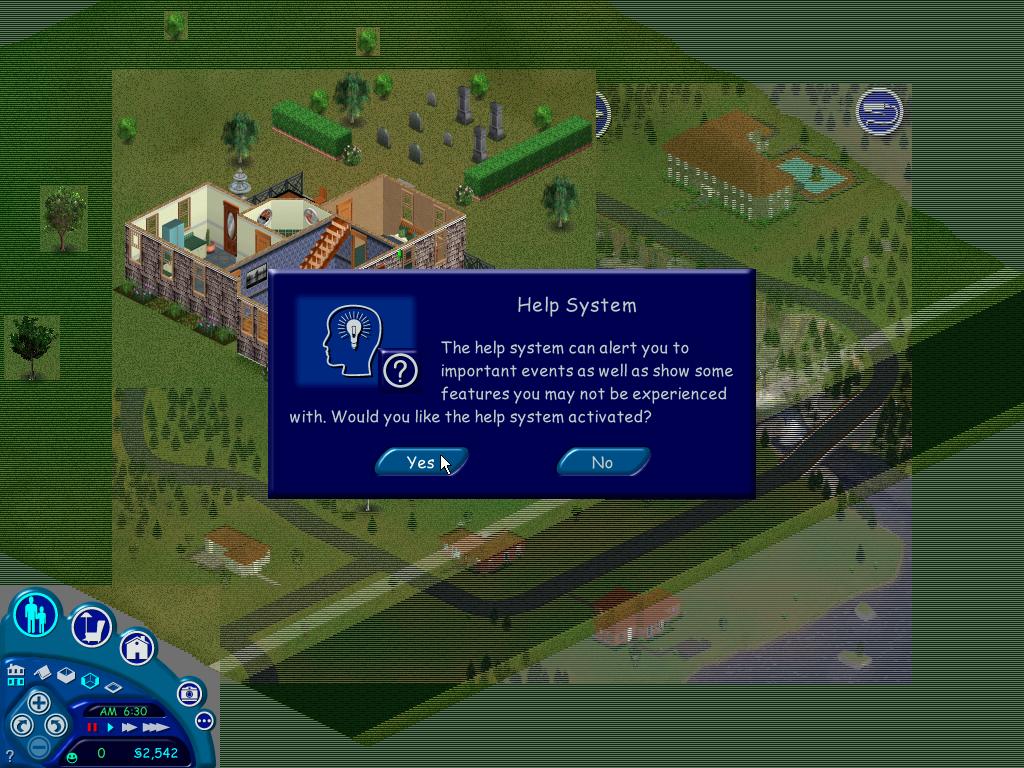The image size is (1024, 768).
Task: Switch to the walls-up view
Action: pos(66,675)
